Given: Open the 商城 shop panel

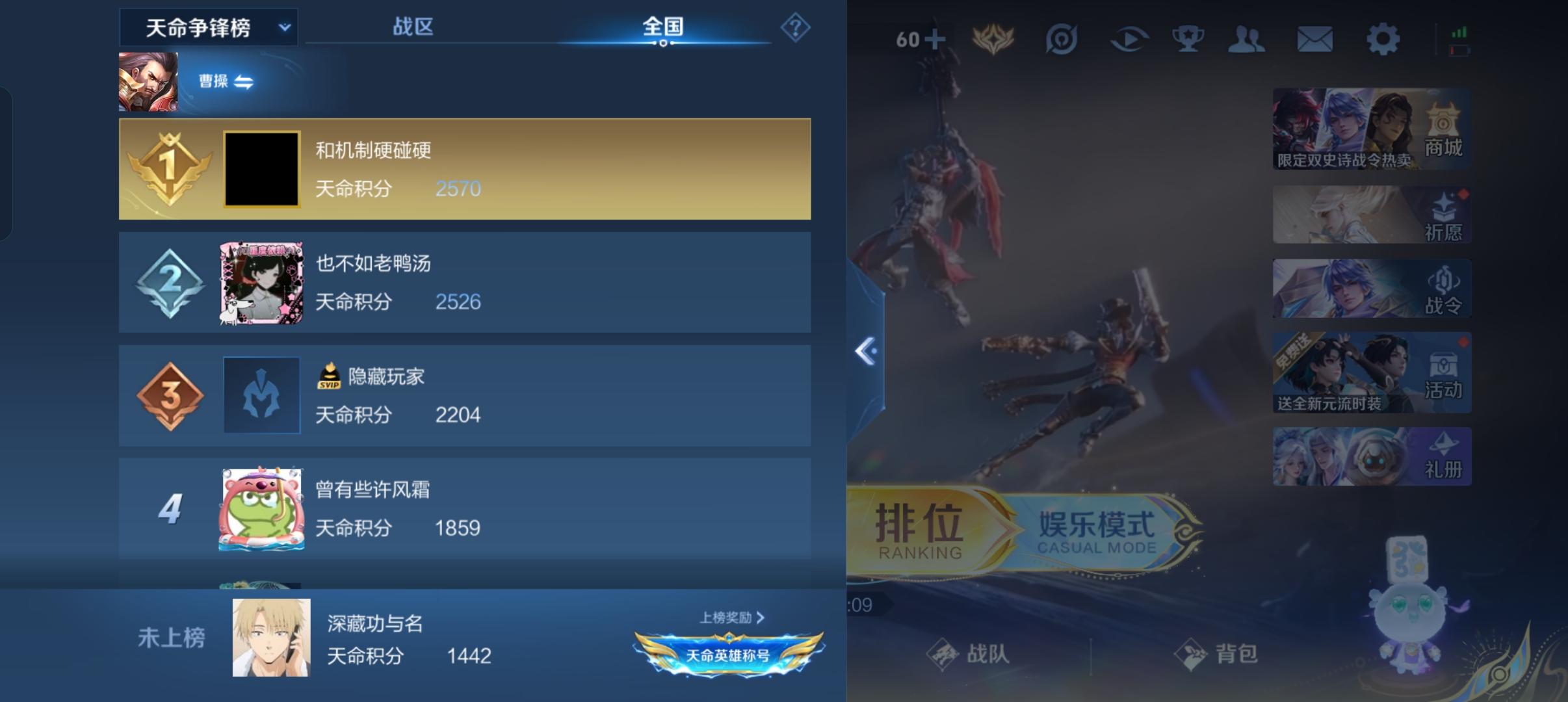Looking at the screenshot, I should 1372,129.
